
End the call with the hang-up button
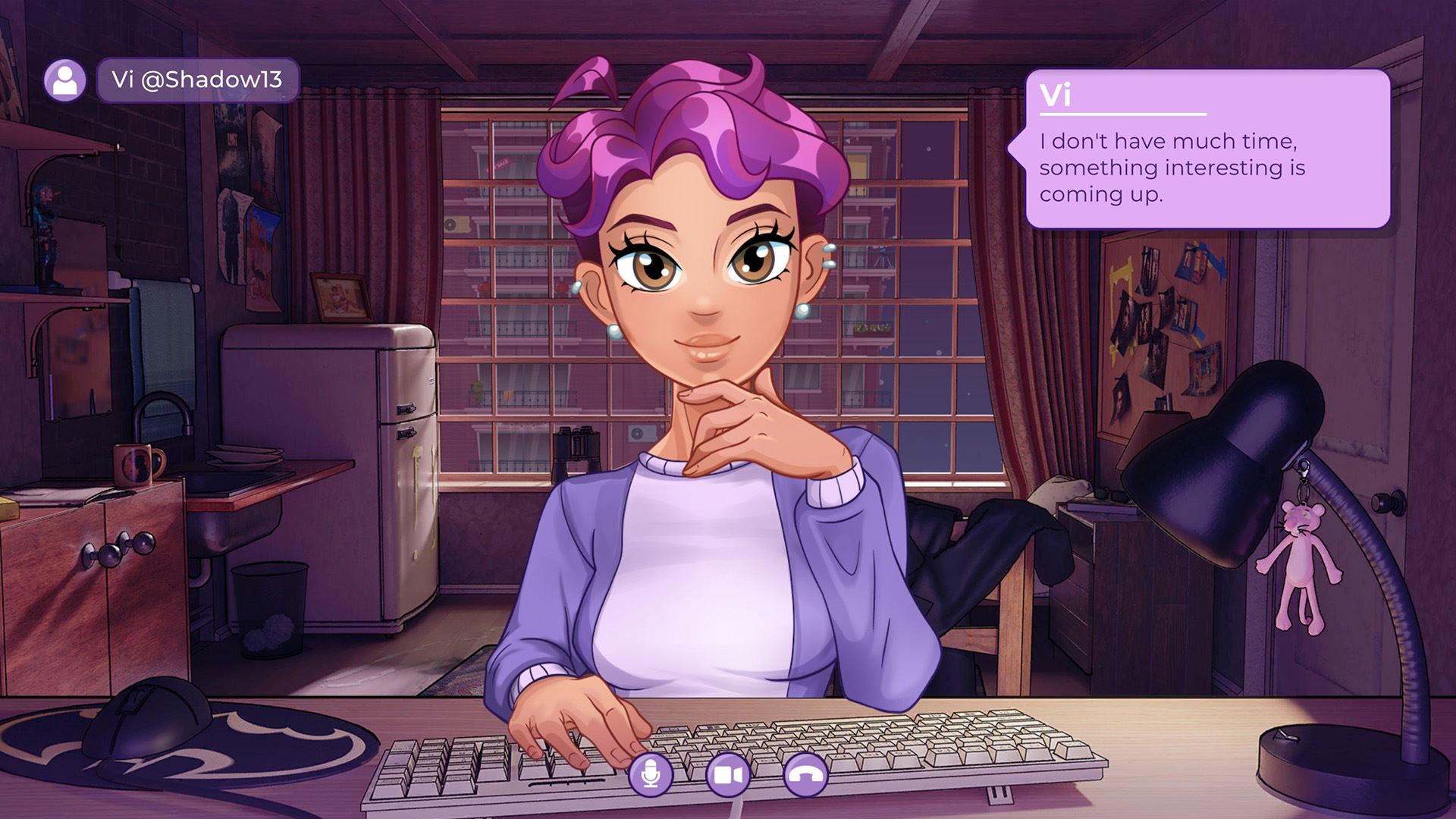click(x=805, y=774)
